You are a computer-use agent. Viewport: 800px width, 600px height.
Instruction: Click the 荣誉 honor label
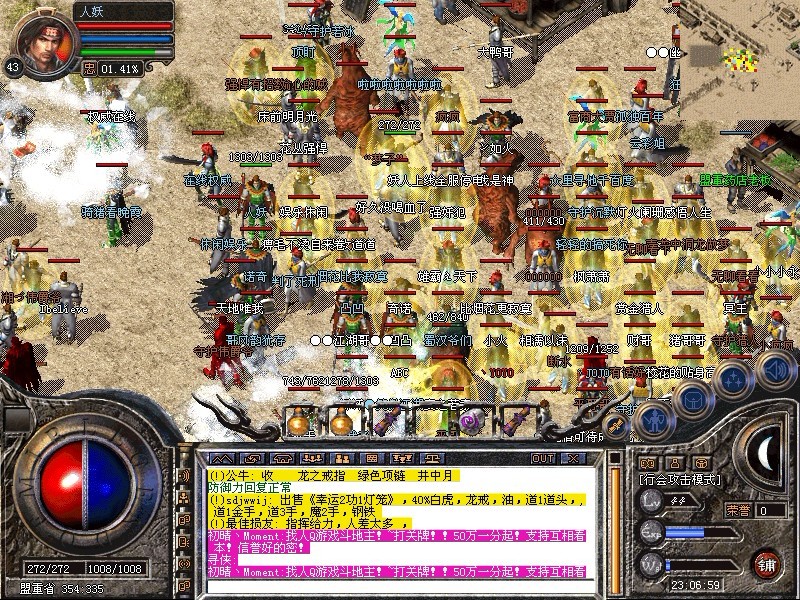pos(739,510)
